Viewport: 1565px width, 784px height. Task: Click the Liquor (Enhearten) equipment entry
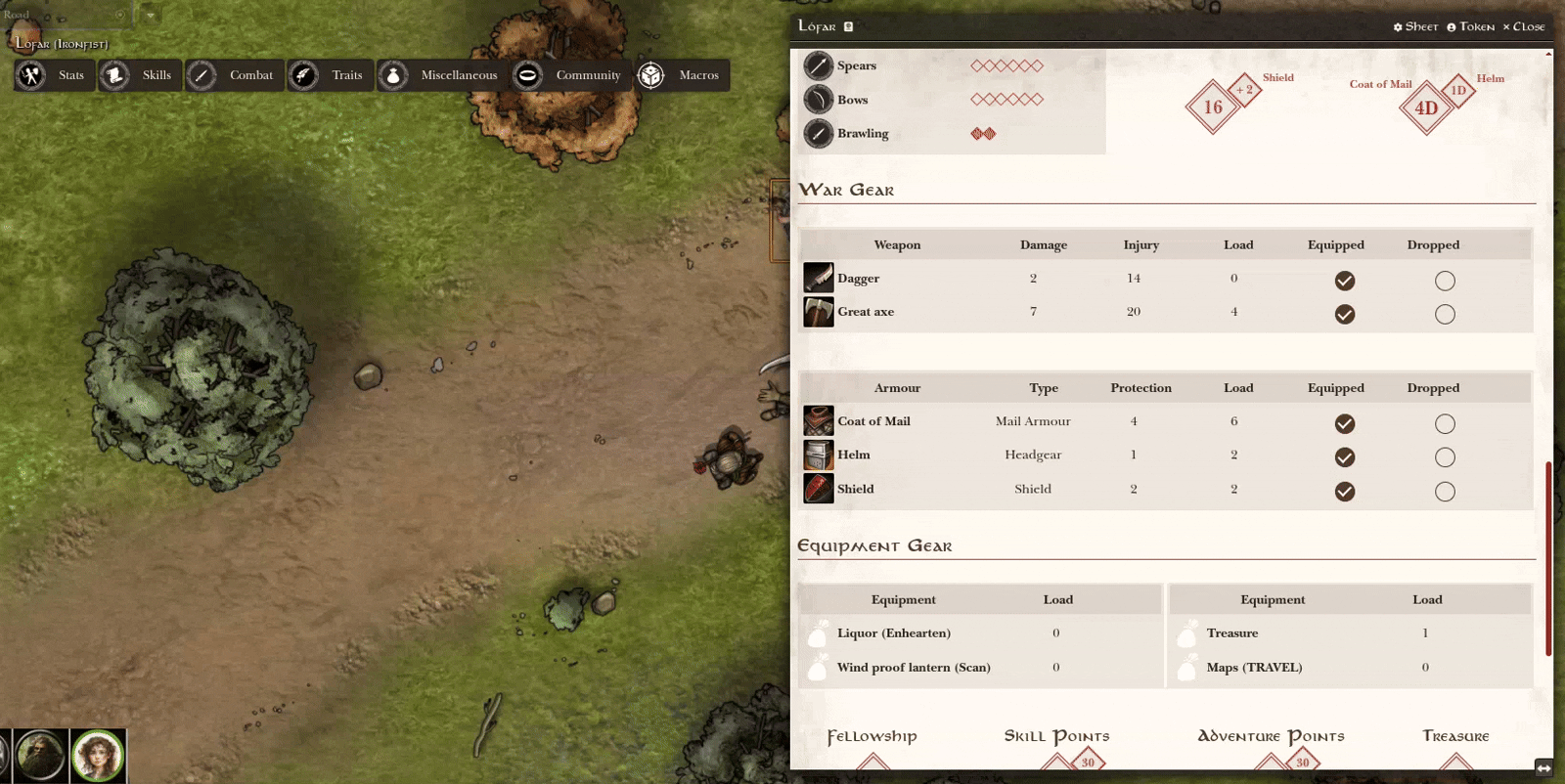893,633
